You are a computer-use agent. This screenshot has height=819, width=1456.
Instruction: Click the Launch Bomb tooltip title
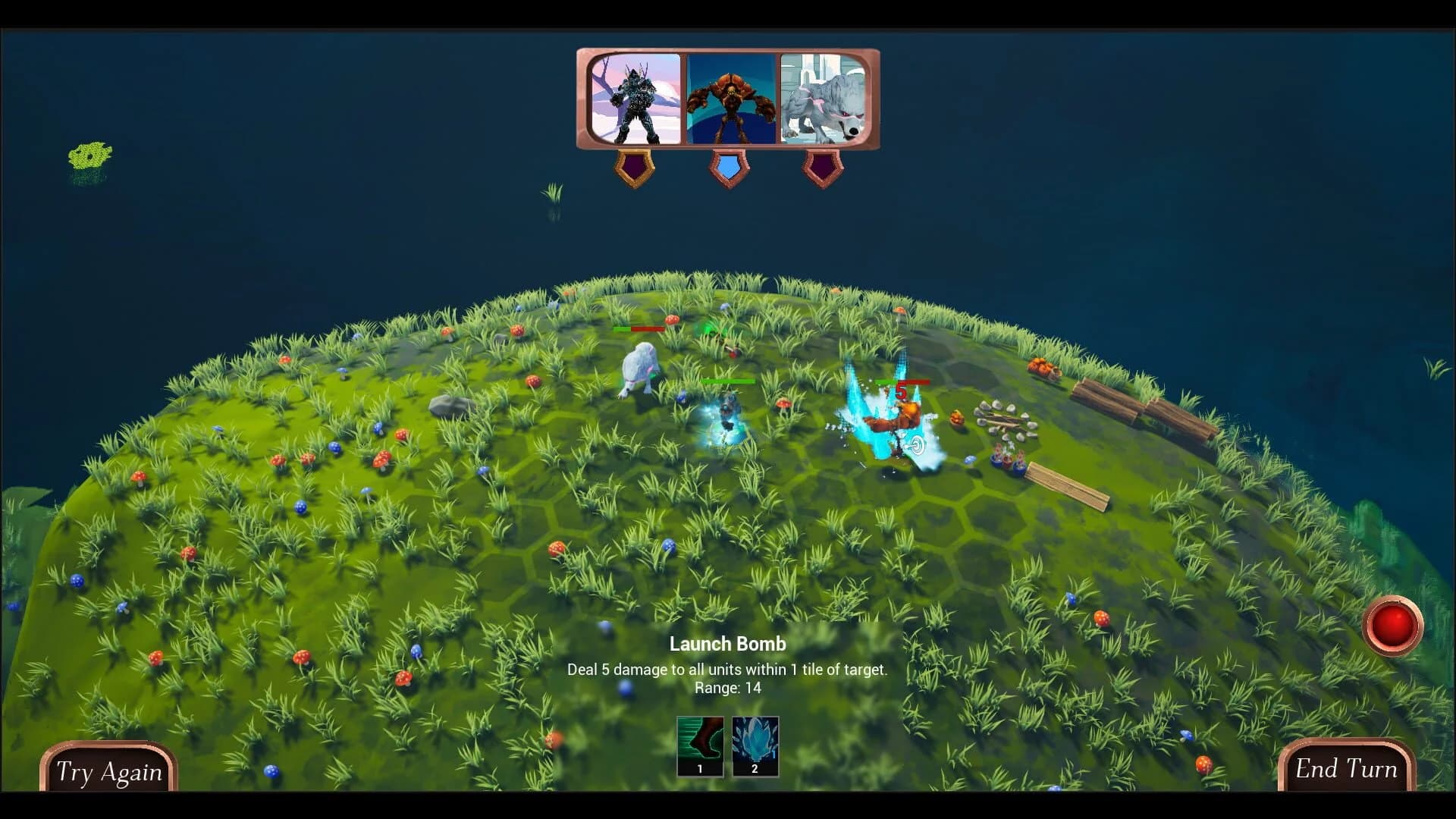click(727, 644)
